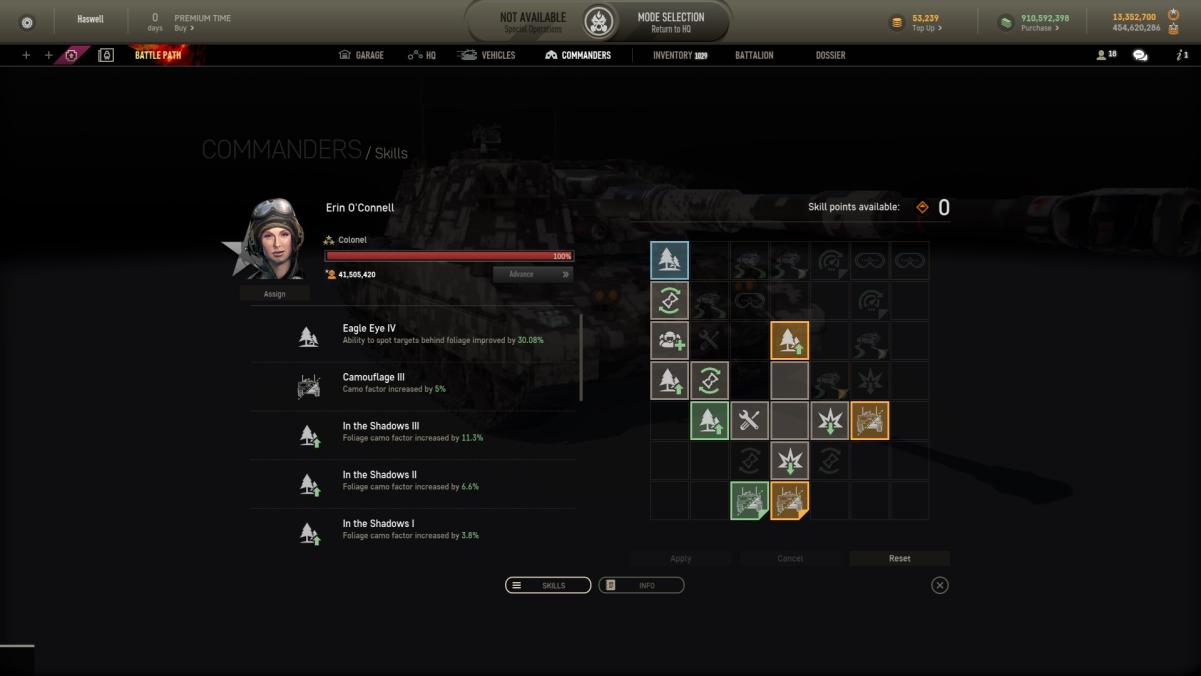View the Dossier tab

830,55
